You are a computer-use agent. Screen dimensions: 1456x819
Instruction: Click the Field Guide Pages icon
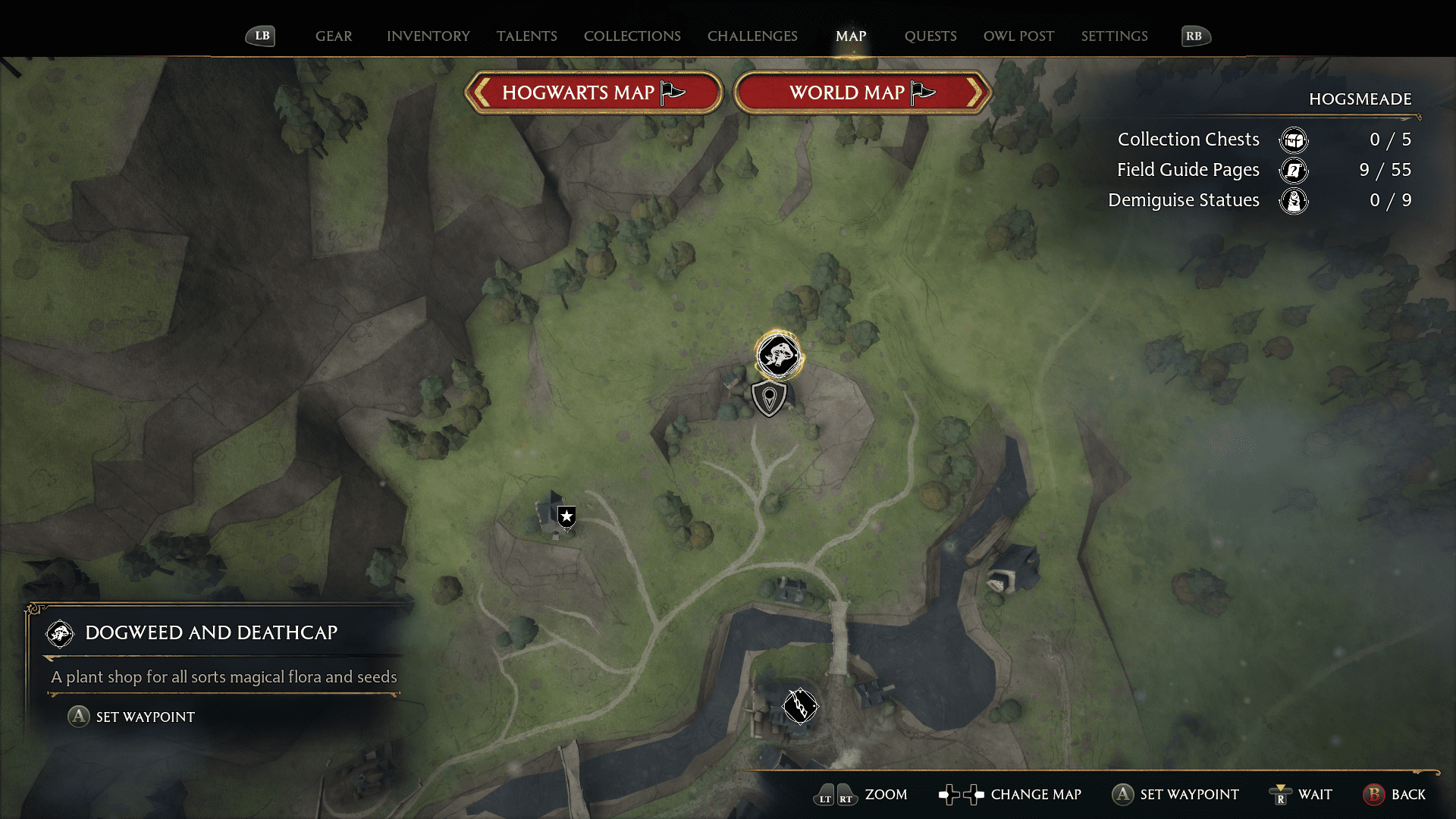click(1293, 171)
